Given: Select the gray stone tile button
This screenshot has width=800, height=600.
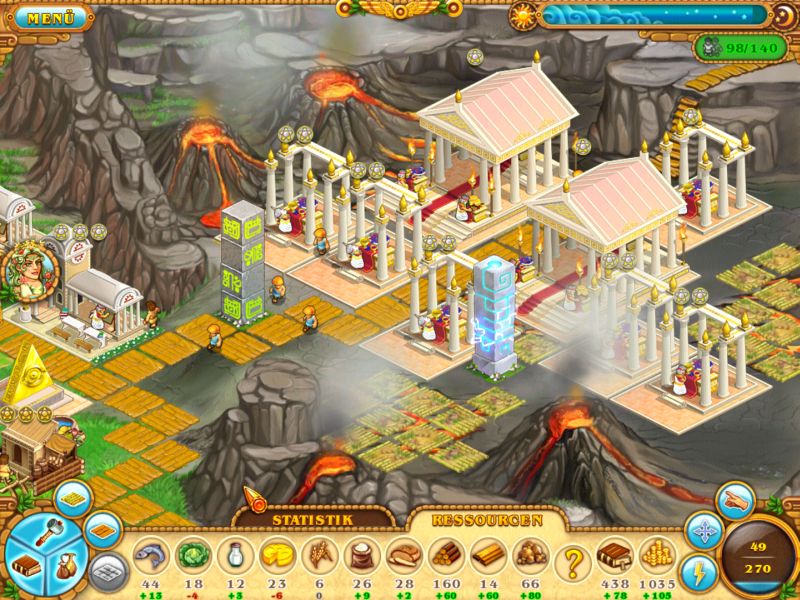Looking at the screenshot, I should coord(105,571).
